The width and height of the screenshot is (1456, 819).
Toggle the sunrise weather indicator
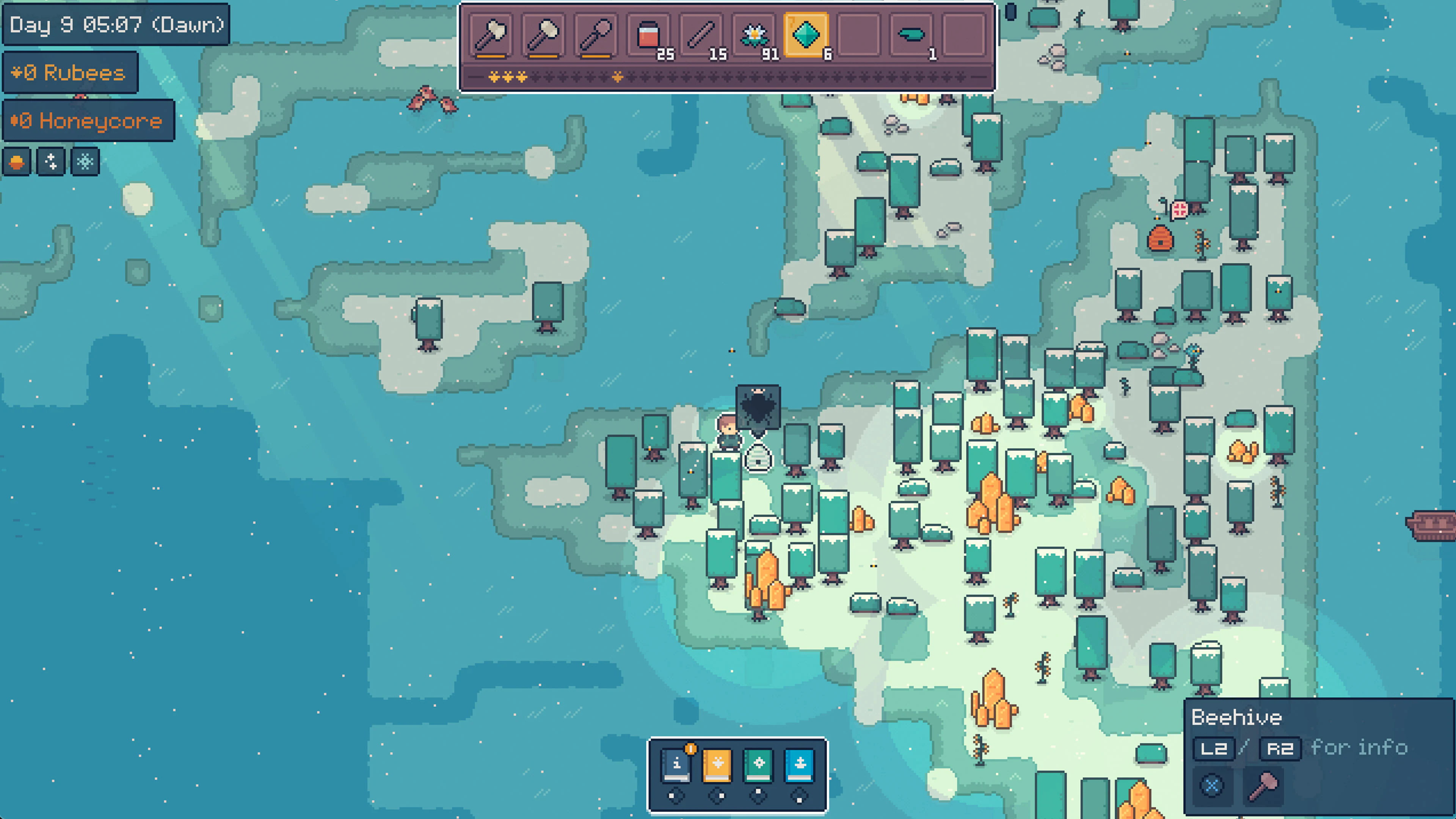(16, 162)
